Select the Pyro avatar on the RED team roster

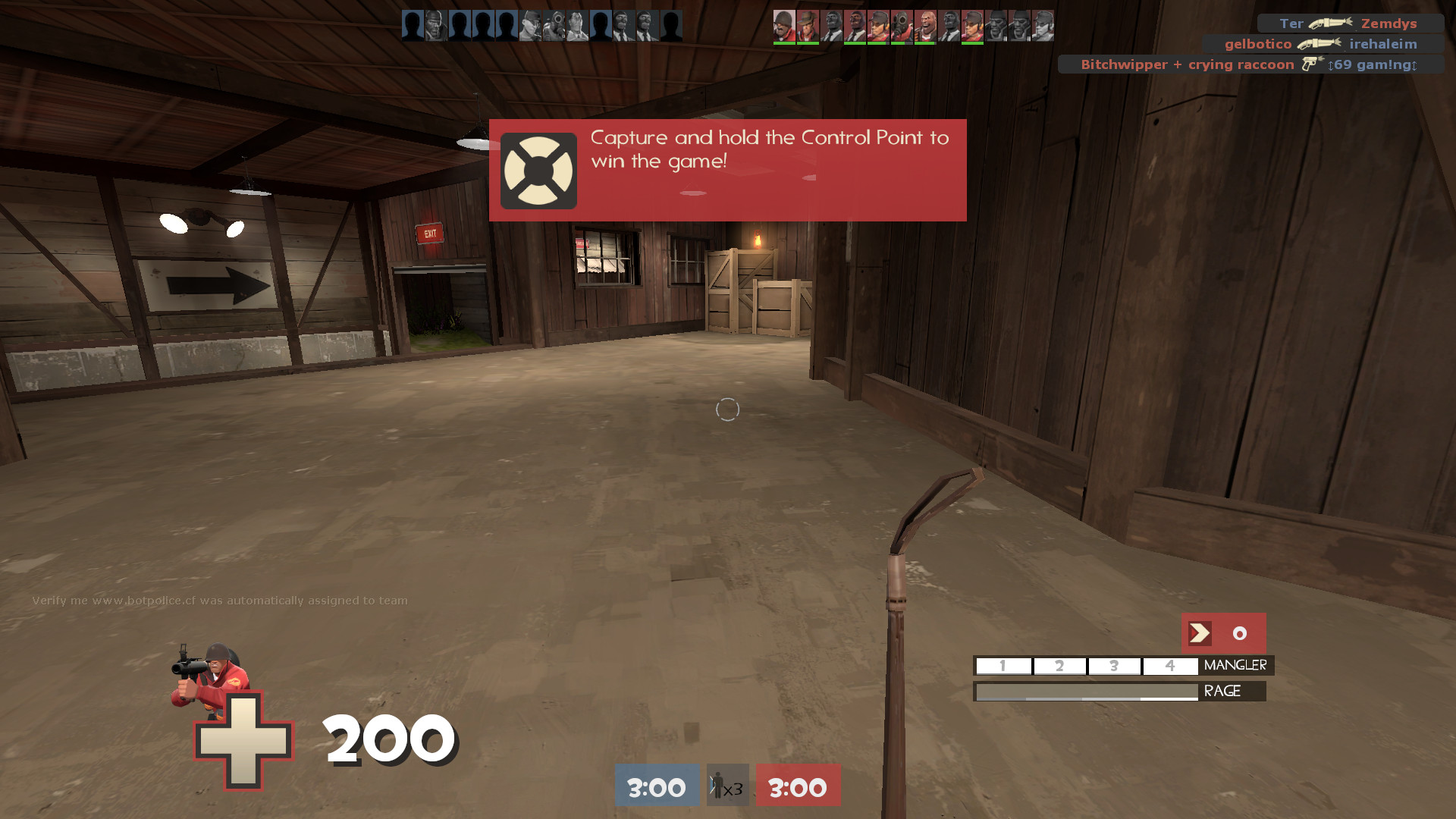coord(901,25)
